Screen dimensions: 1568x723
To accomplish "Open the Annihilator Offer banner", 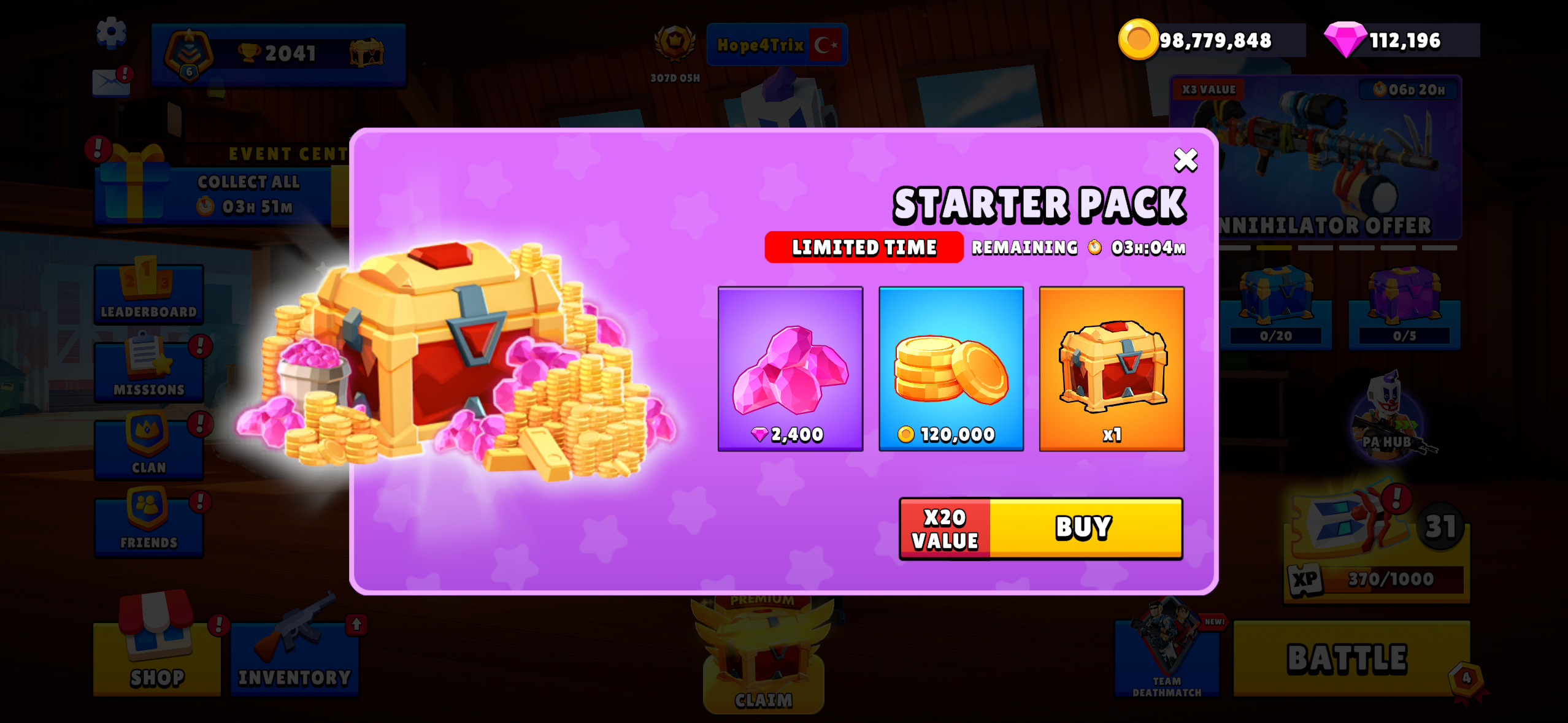I will (x=1316, y=159).
